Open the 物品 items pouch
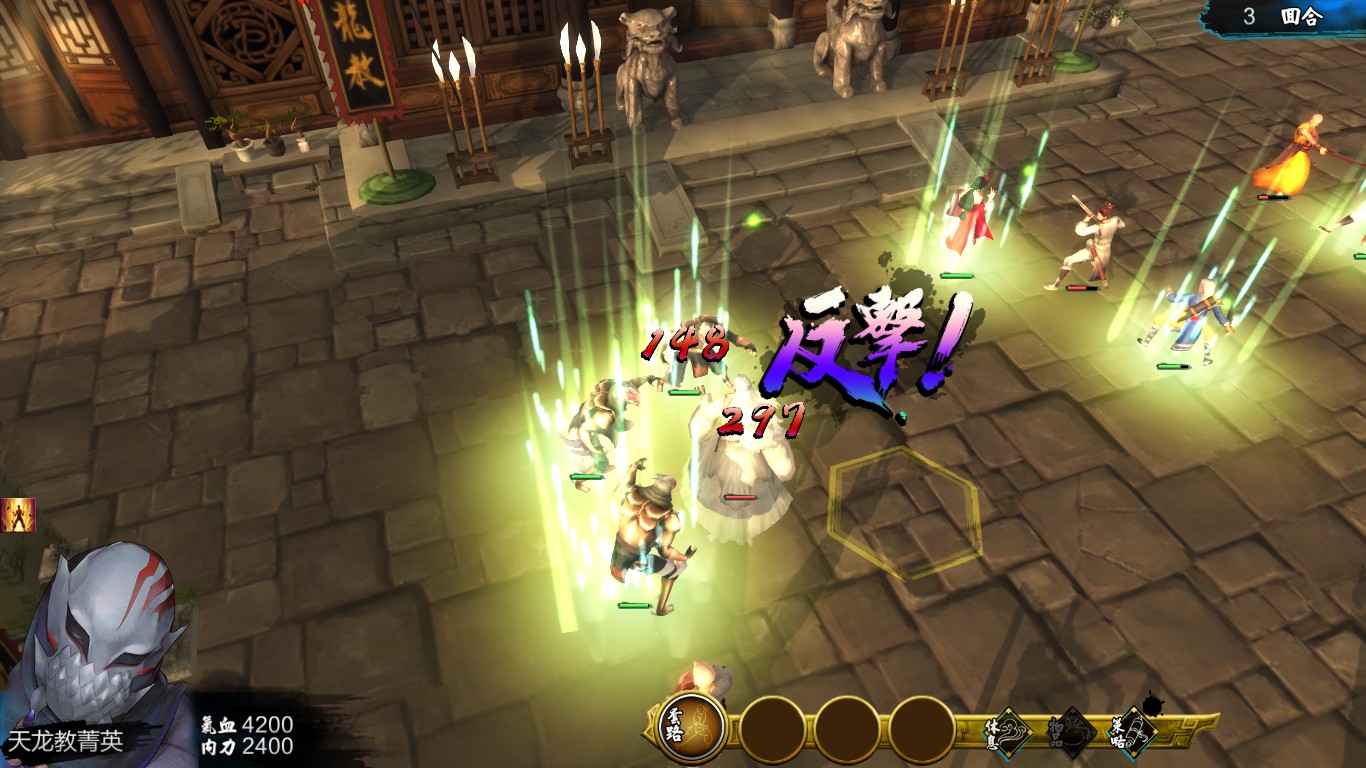Viewport: 1366px width, 768px height. pos(1072,732)
